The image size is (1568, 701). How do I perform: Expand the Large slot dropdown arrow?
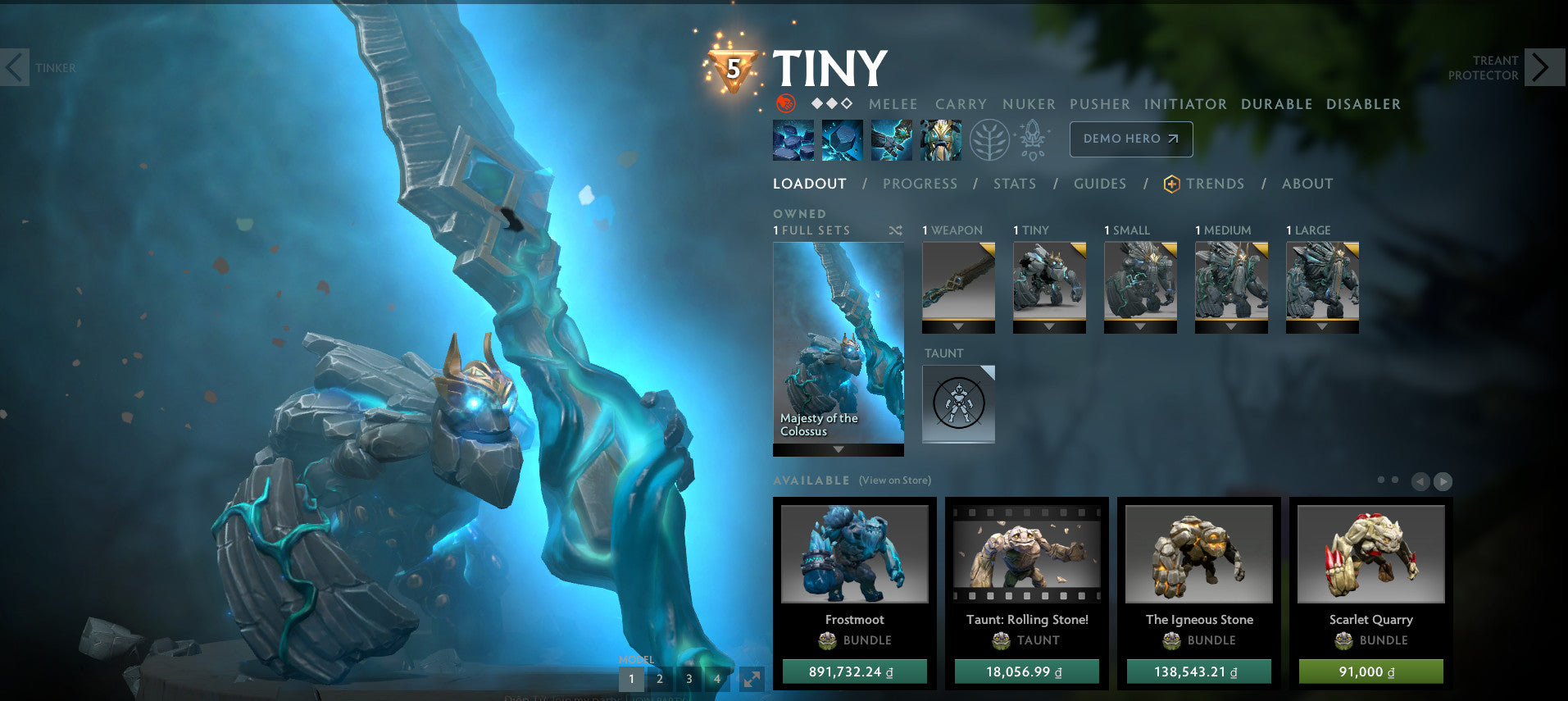pos(1320,325)
